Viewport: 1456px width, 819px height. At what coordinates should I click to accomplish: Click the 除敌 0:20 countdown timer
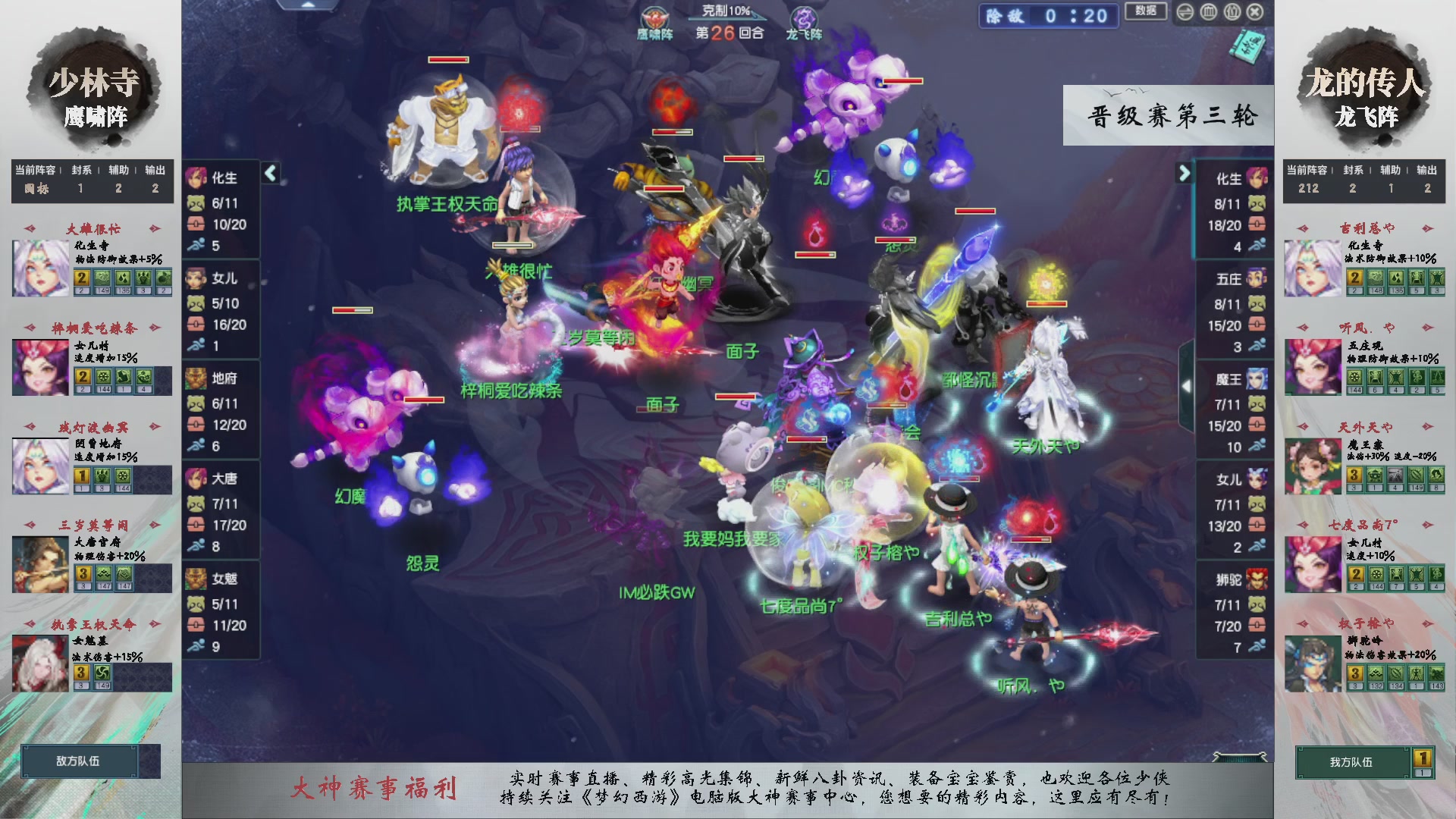(1048, 17)
